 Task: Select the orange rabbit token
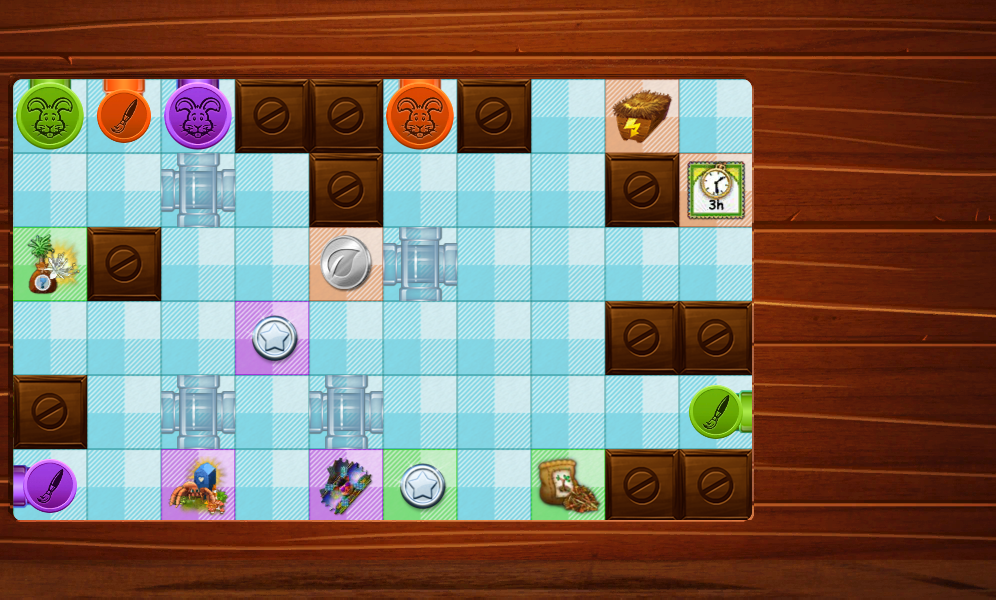point(420,116)
